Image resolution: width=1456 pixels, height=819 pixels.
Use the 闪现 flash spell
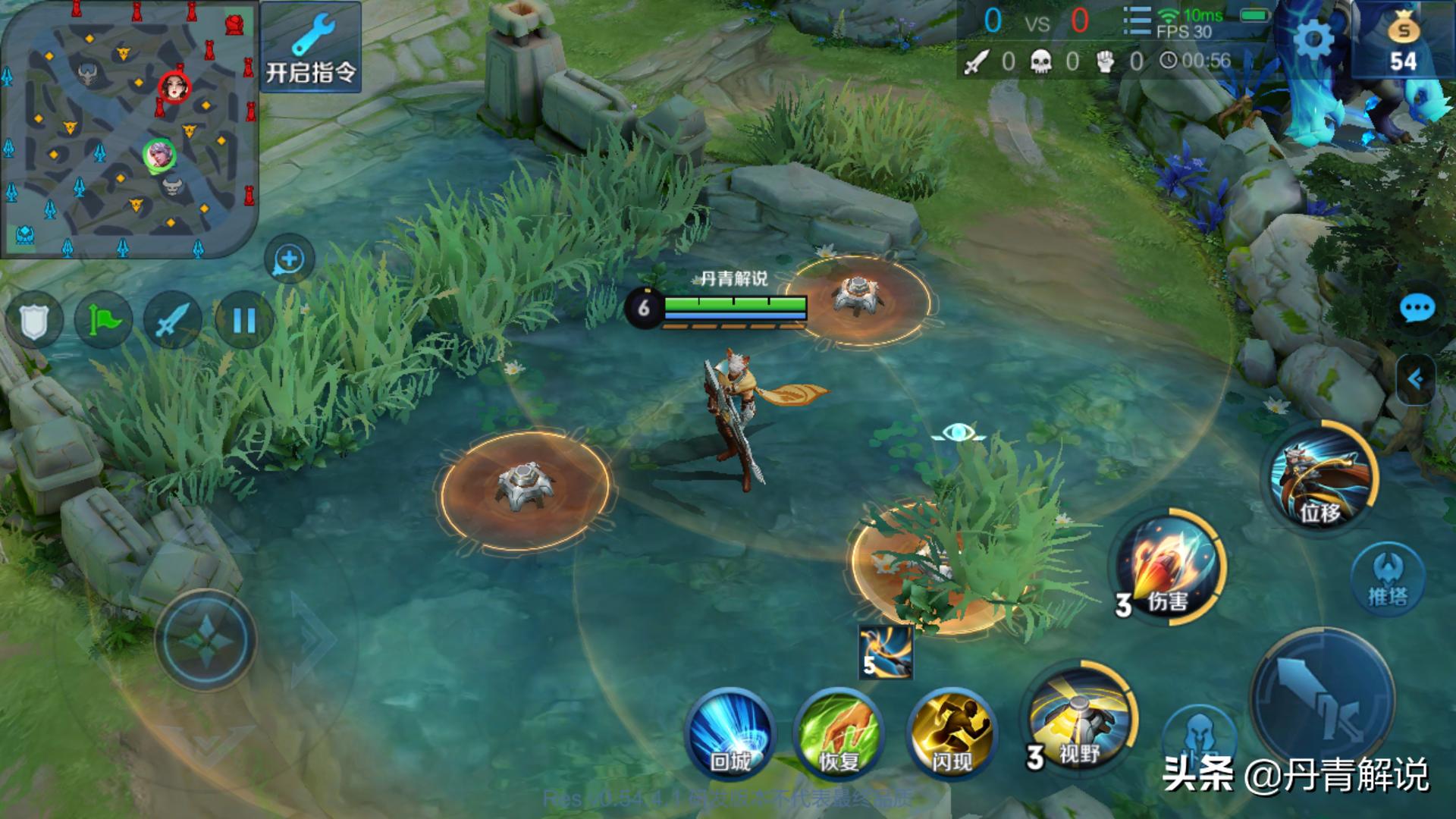tap(952, 733)
